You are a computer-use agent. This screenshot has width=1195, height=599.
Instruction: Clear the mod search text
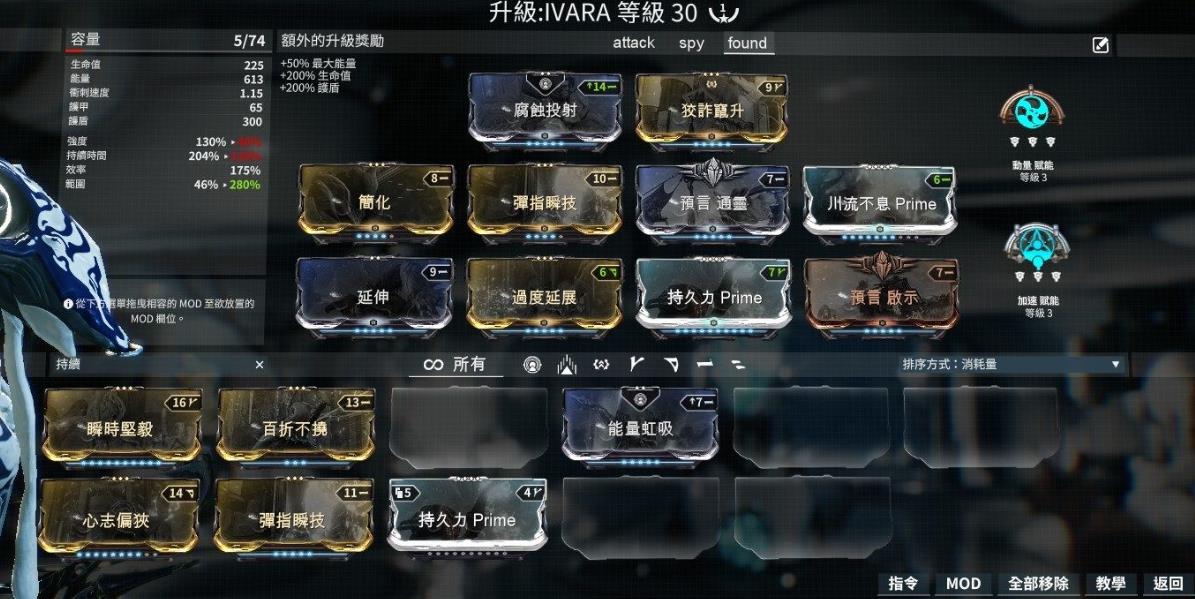pos(259,365)
